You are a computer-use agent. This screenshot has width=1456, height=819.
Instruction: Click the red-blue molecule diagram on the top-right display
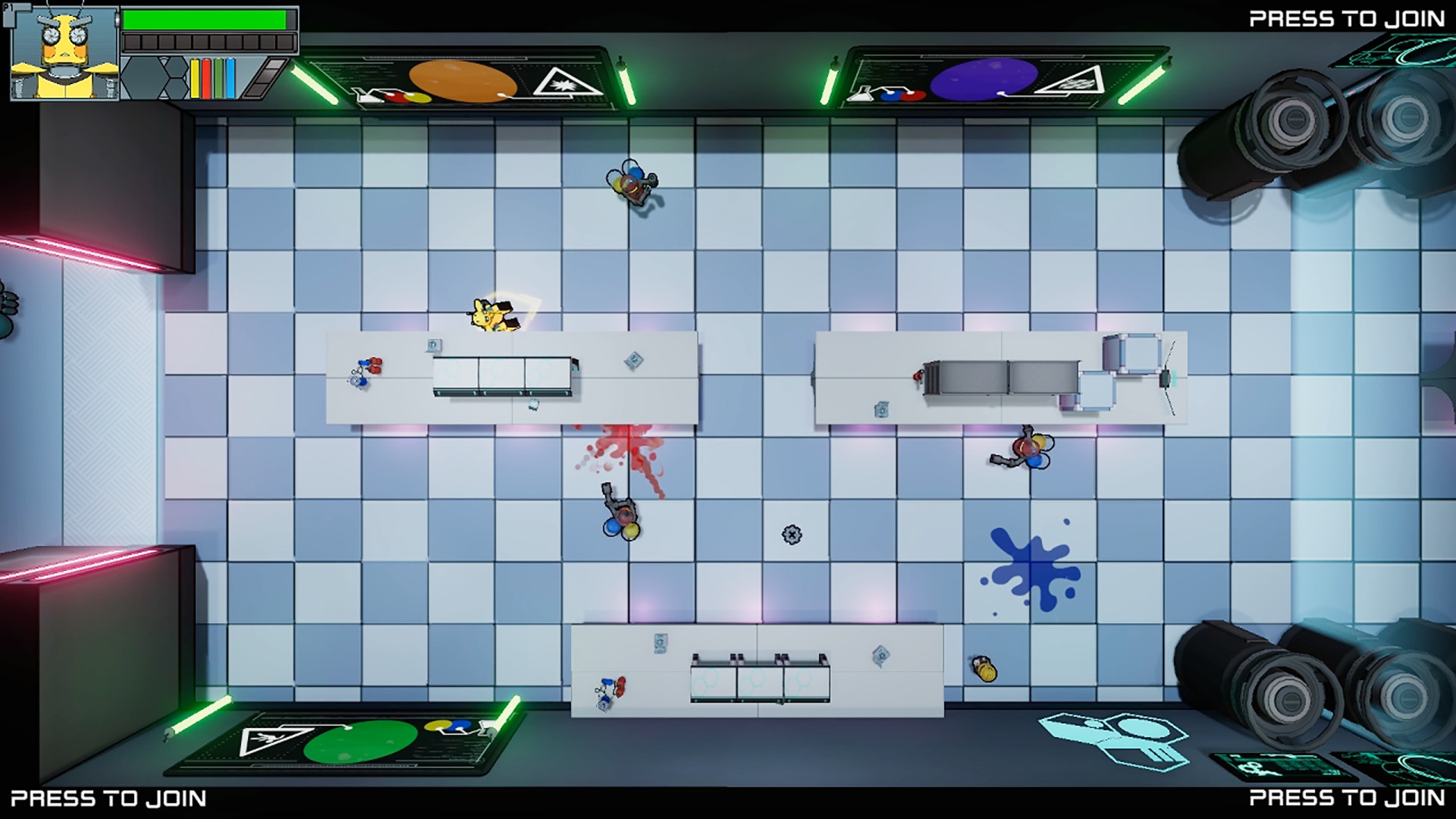click(902, 95)
